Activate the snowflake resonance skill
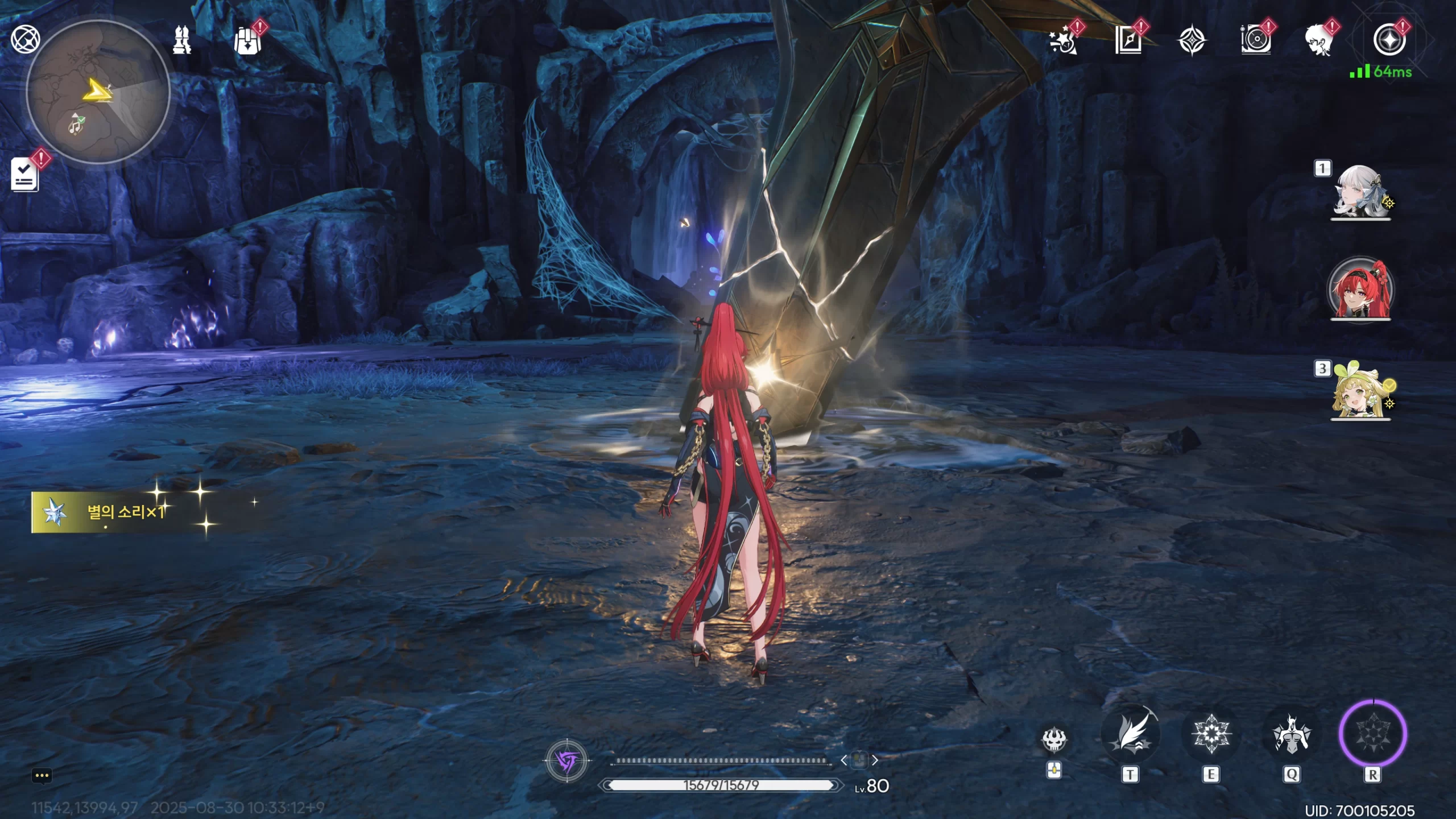The width and height of the screenshot is (1456, 819). [x=1211, y=734]
